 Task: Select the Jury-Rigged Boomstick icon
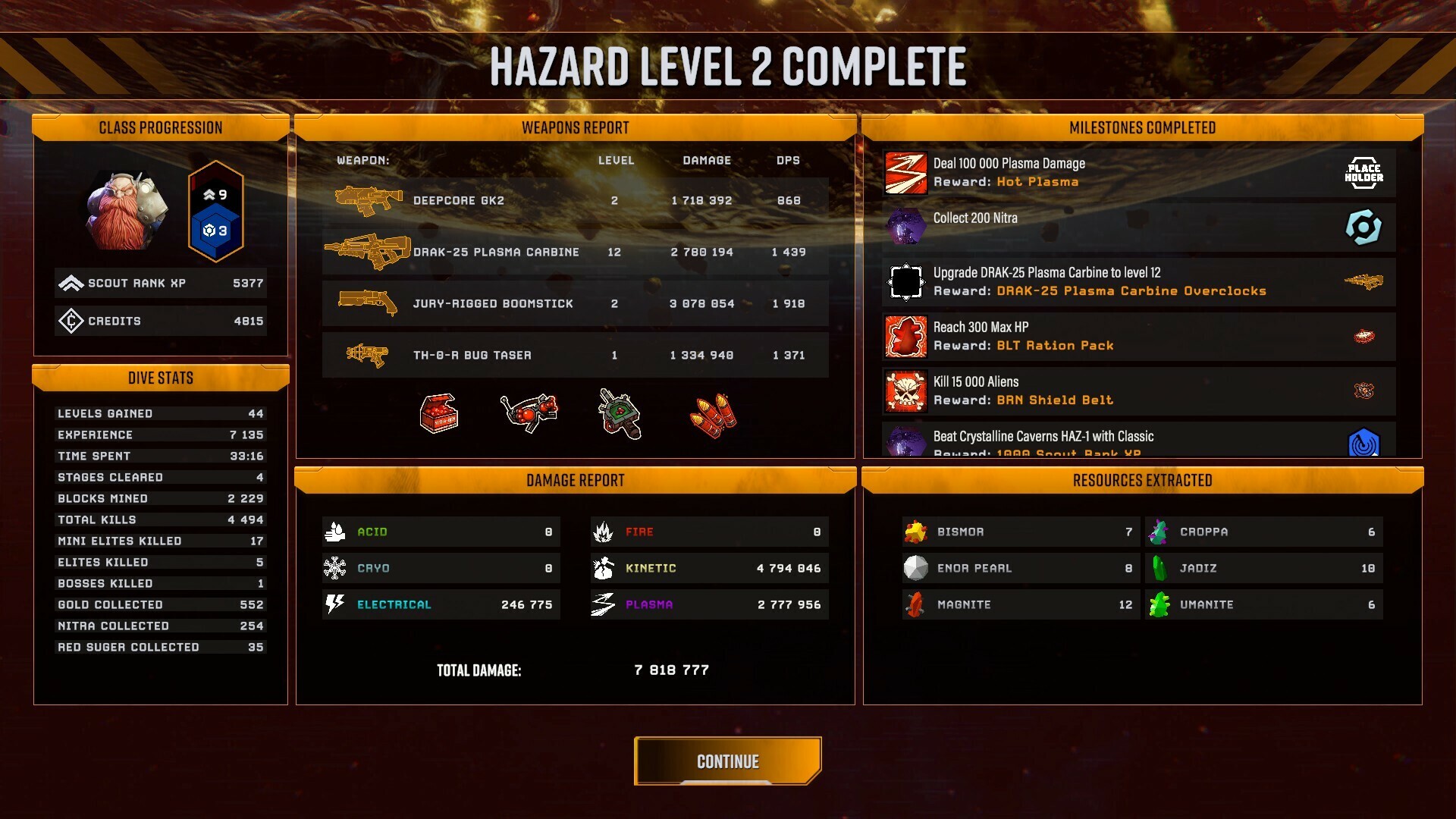[x=369, y=303]
